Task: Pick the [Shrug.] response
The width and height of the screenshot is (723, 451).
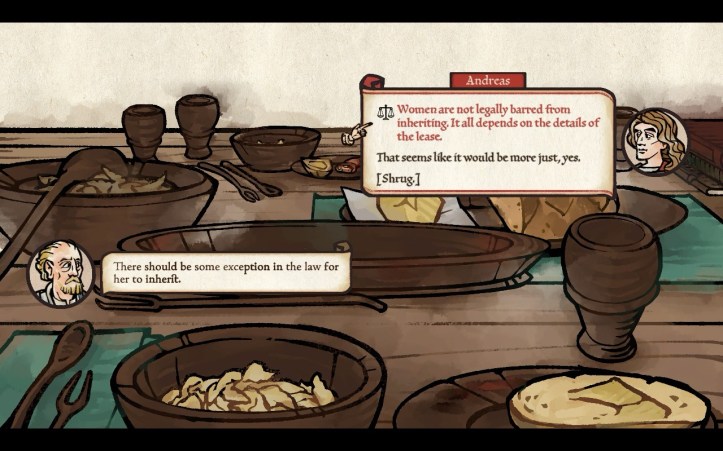Action: (x=399, y=178)
